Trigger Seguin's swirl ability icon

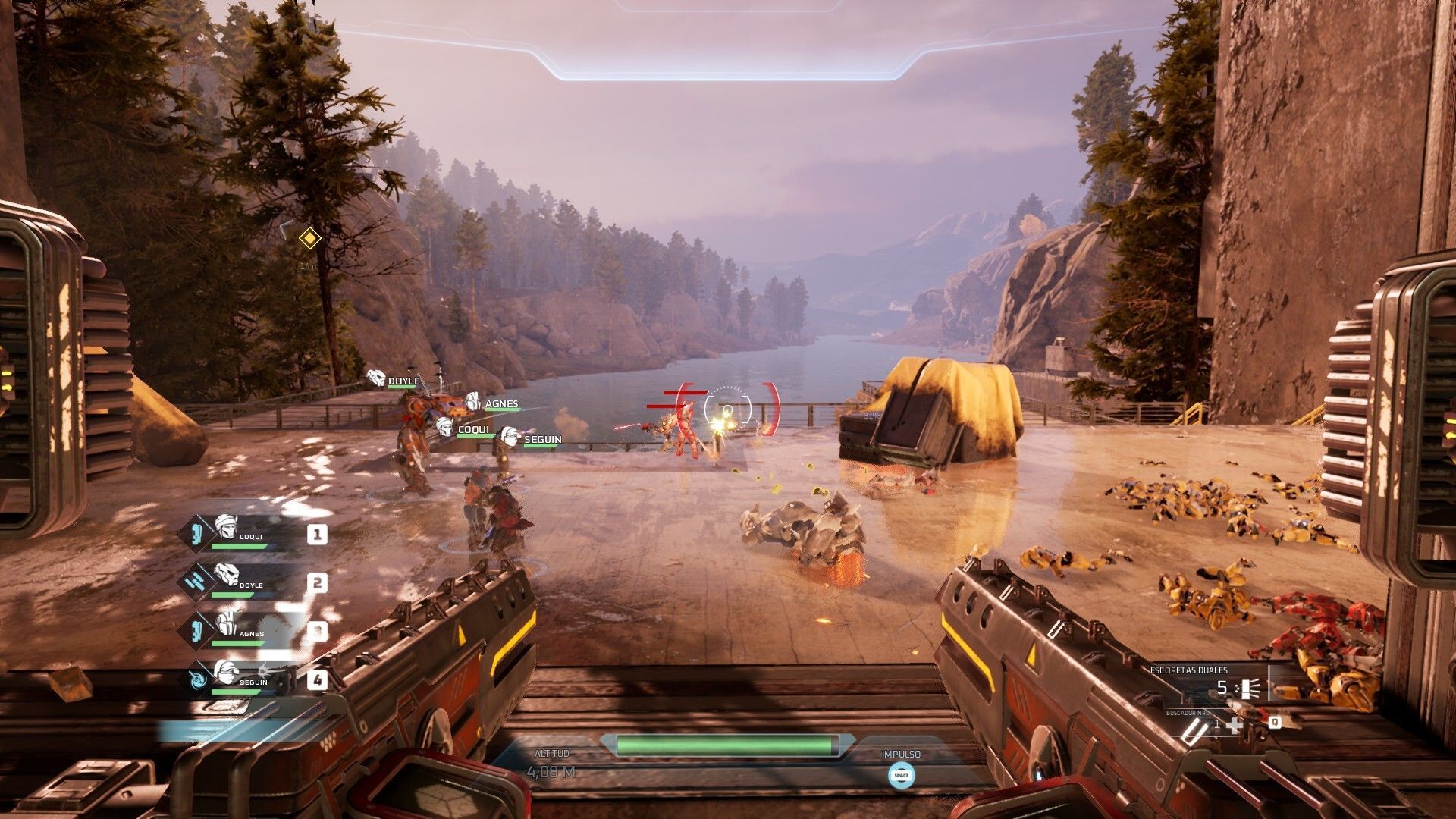click(x=197, y=679)
